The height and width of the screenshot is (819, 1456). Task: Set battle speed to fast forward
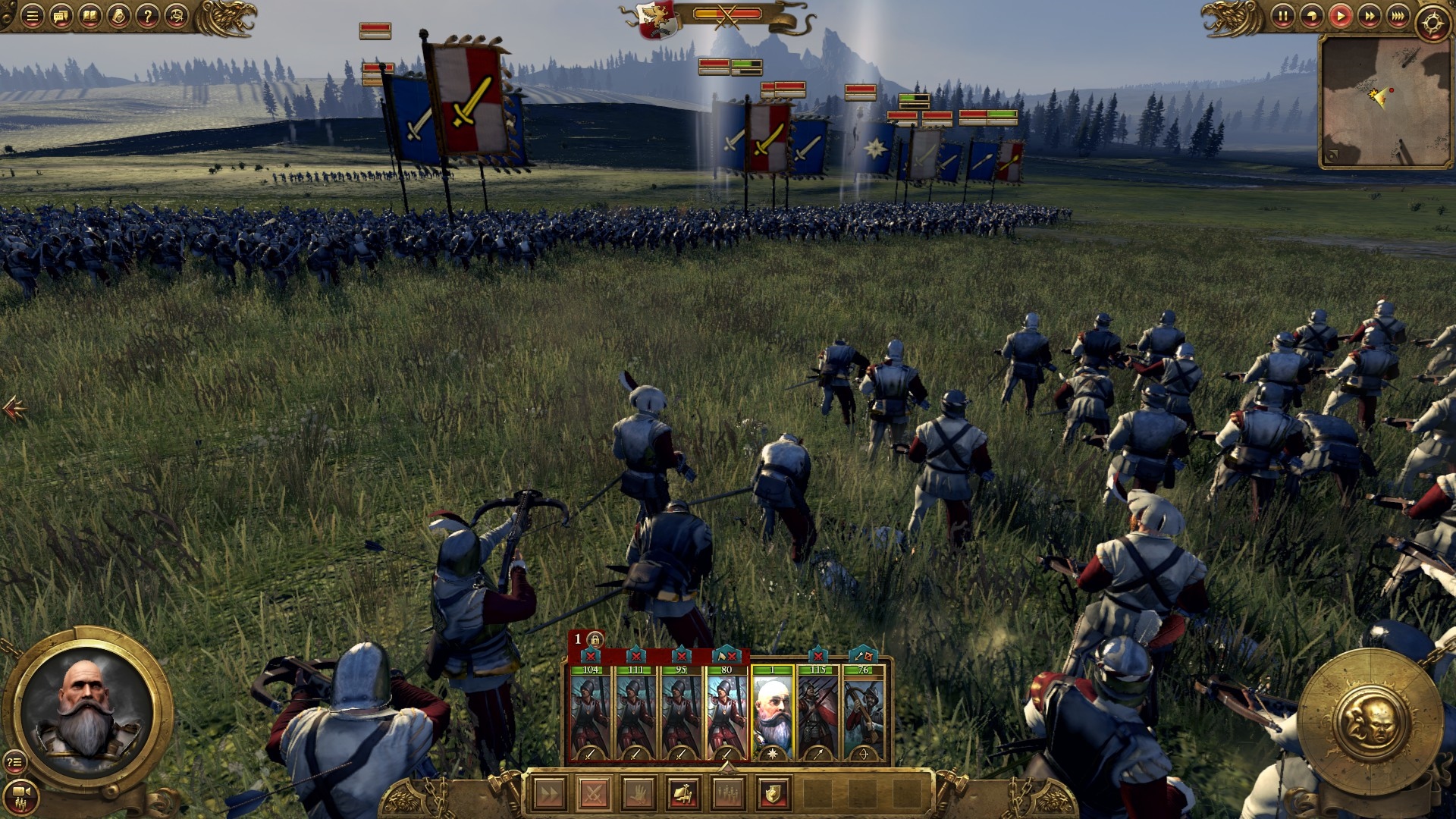click(x=1369, y=16)
